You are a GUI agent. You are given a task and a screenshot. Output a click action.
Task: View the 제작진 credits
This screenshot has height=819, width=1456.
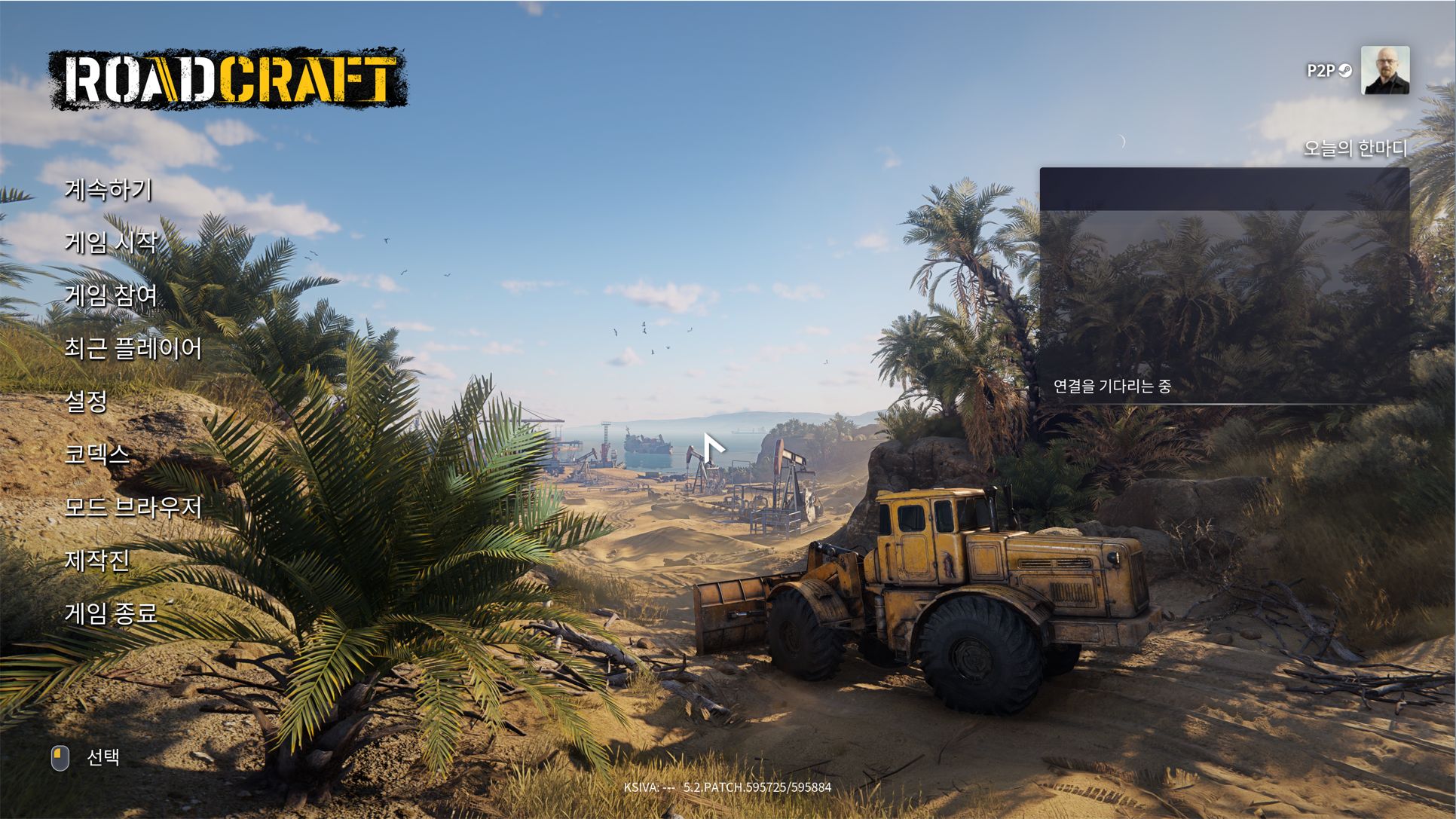click(x=97, y=561)
